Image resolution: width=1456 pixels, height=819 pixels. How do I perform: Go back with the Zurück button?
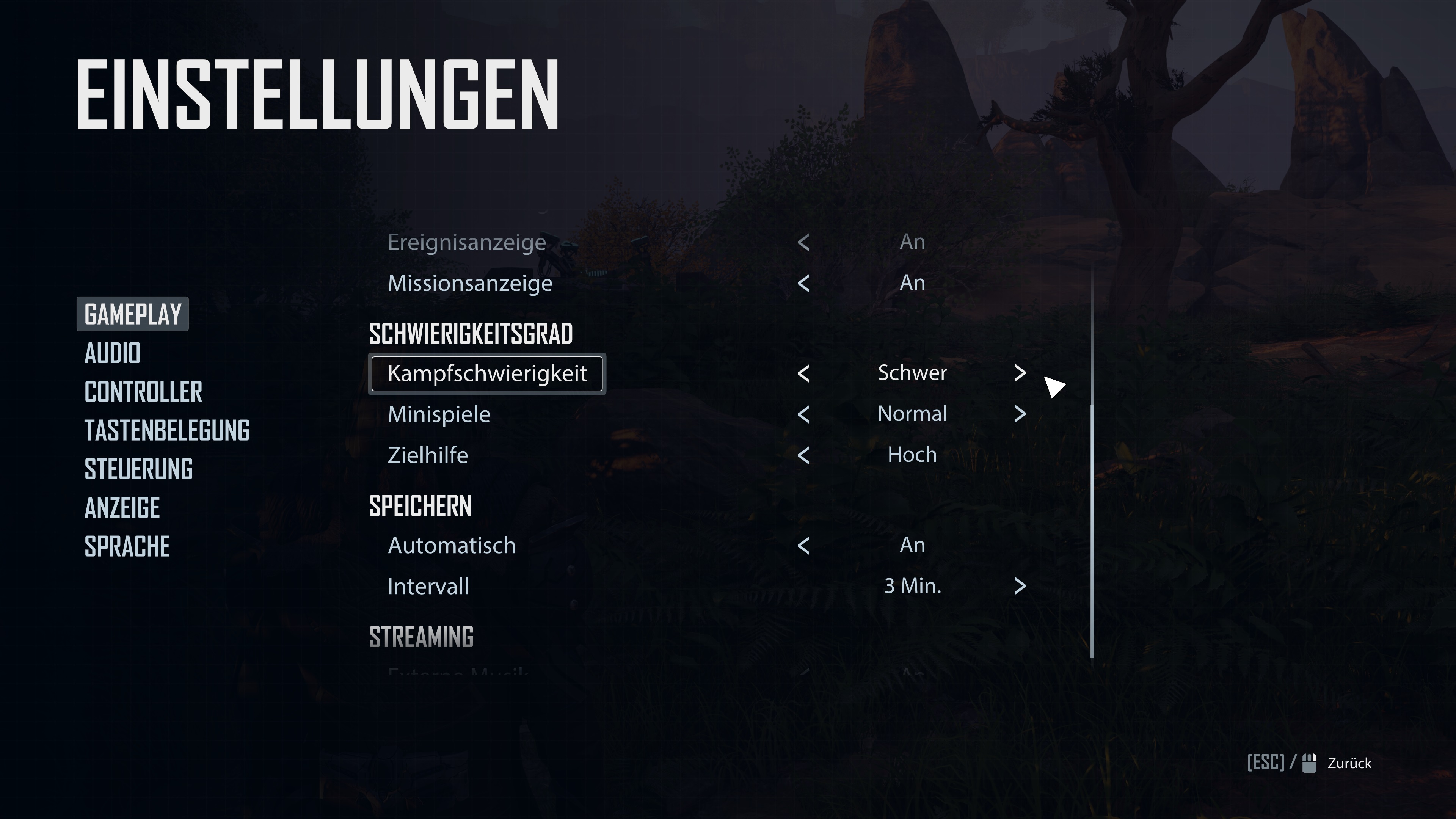coord(1349,763)
